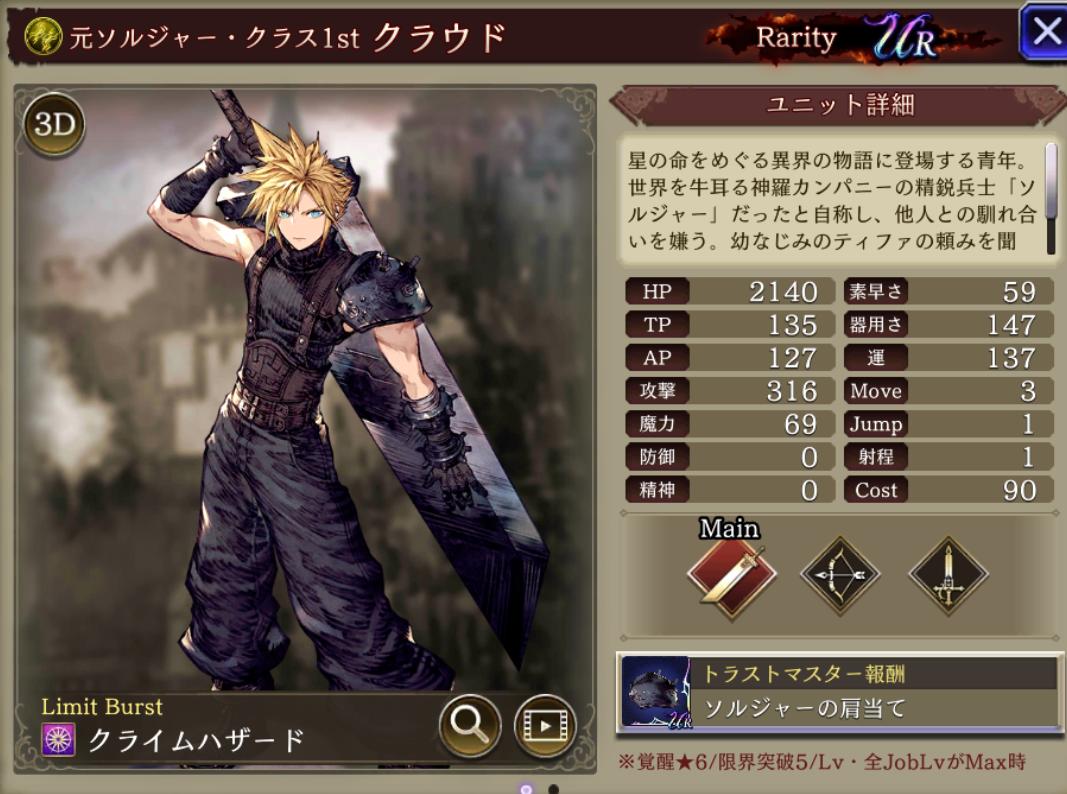The width and height of the screenshot is (1067, 794).
Task: Toggle the 3D model view
Action: tap(54, 125)
